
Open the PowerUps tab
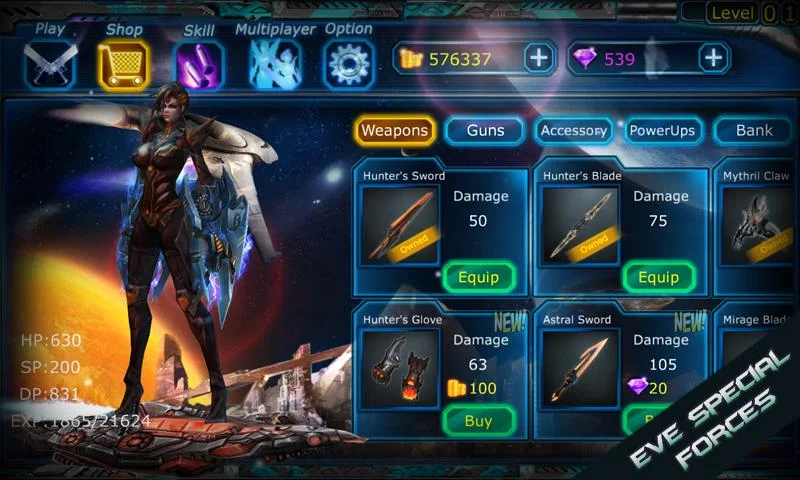pos(662,130)
